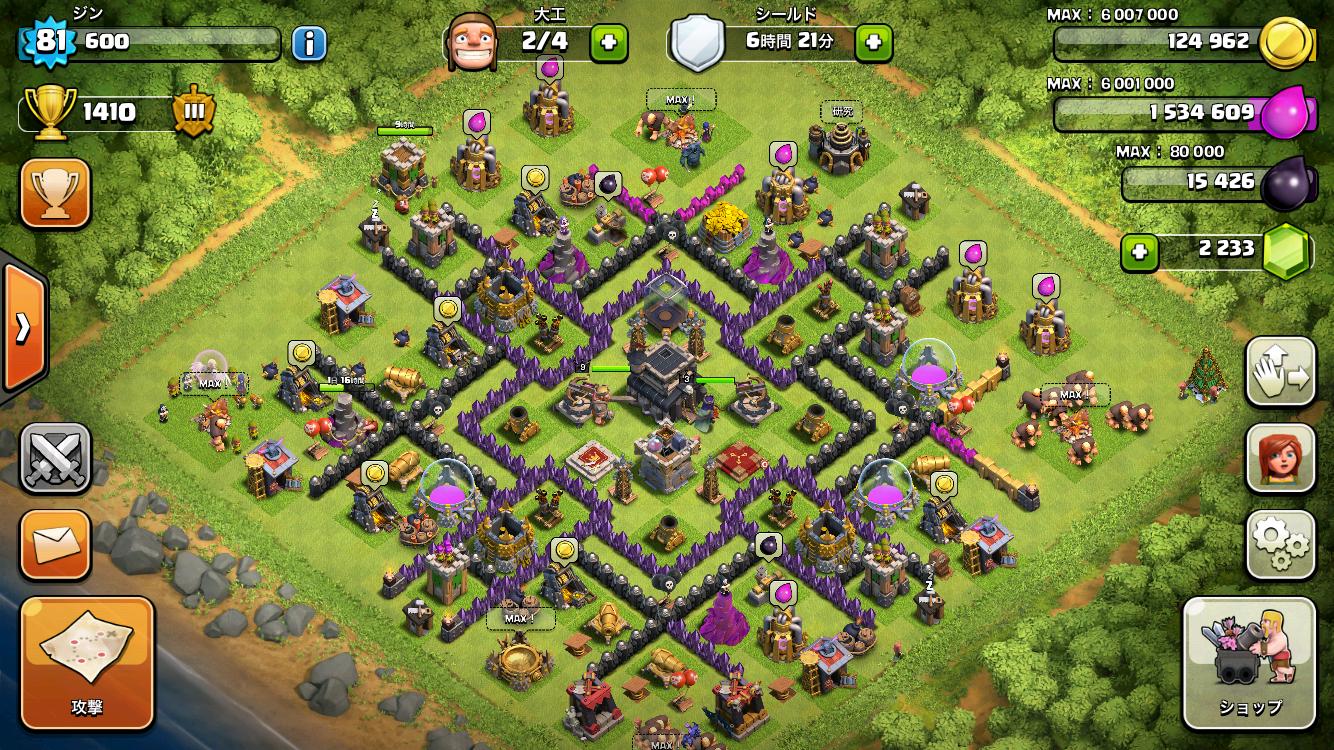Tap the league badge beside the trophies
Image resolution: width=1334 pixels, height=750 pixels.
click(x=193, y=112)
